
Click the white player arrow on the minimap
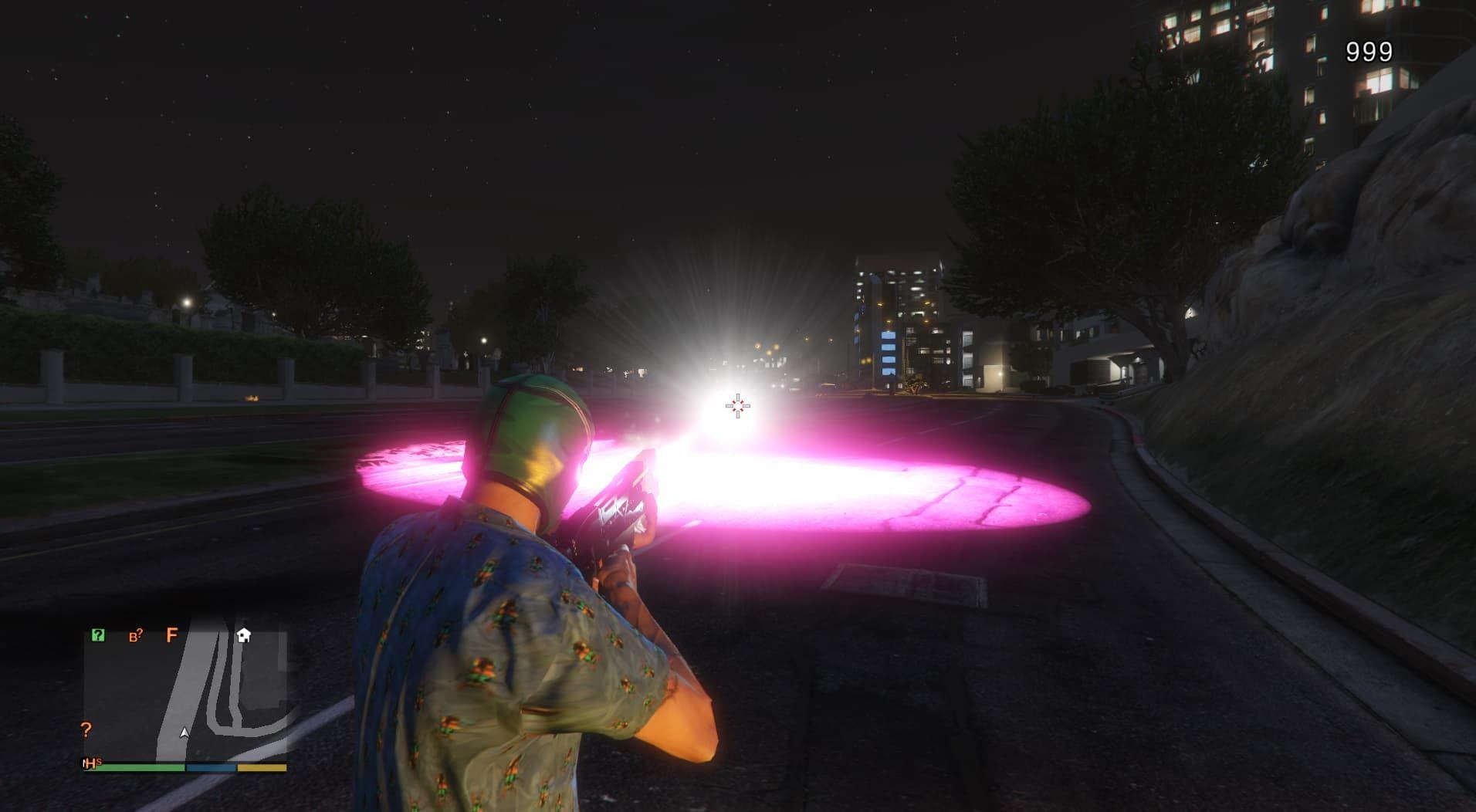(x=184, y=733)
